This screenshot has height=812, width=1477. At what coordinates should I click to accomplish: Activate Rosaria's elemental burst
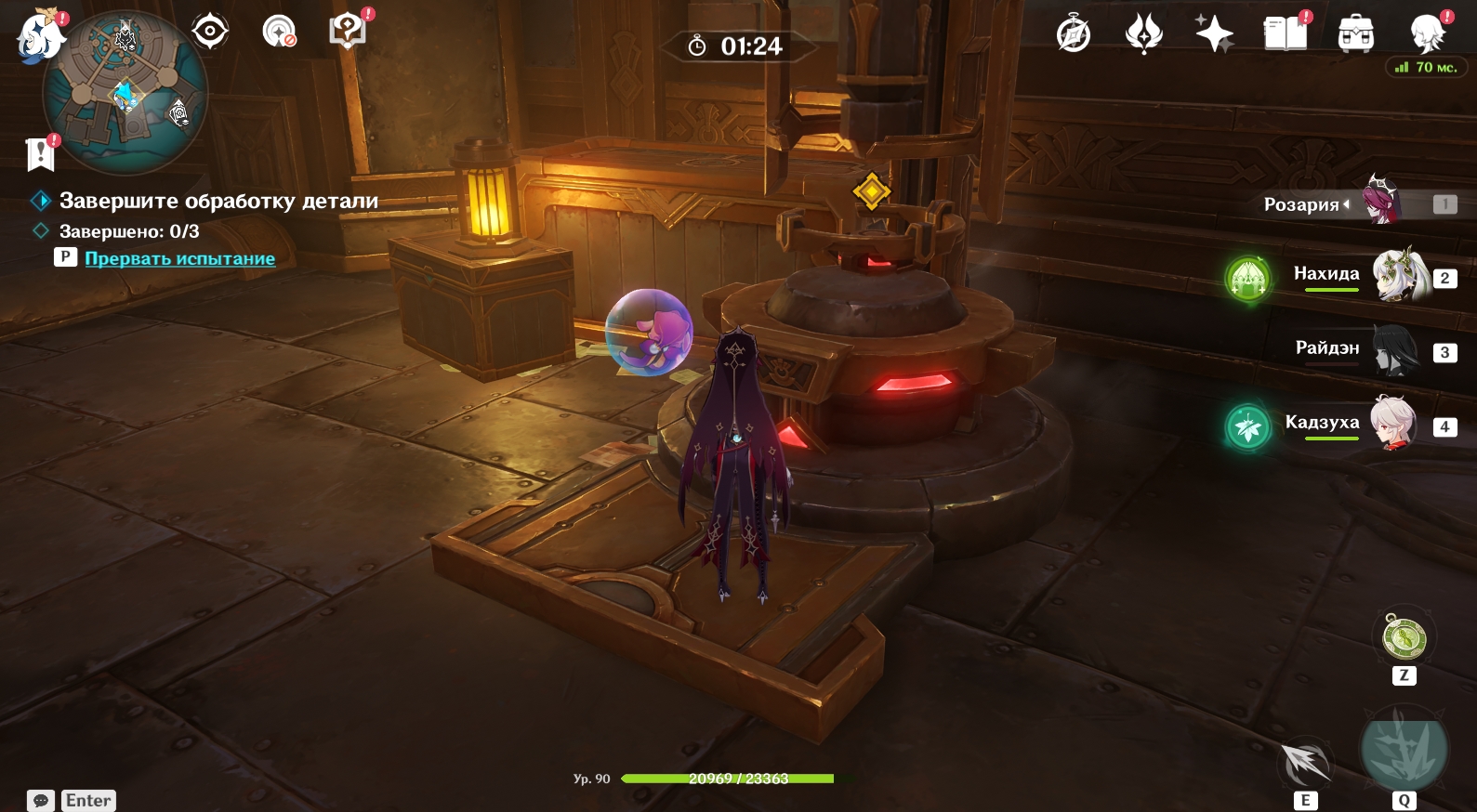[x=1404, y=750]
